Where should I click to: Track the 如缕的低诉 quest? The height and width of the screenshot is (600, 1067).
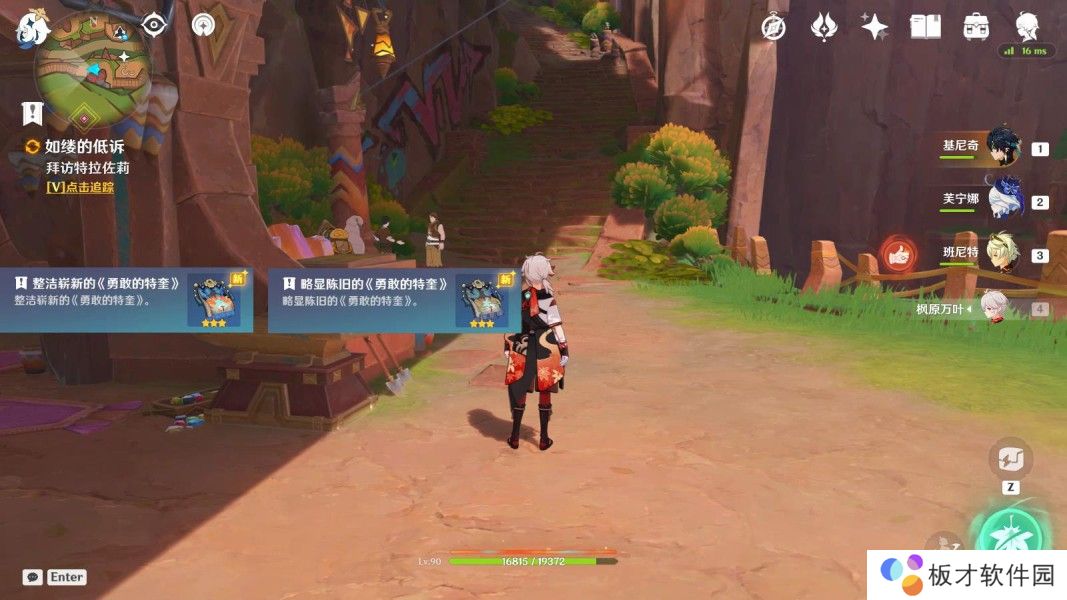[x=80, y=187]
